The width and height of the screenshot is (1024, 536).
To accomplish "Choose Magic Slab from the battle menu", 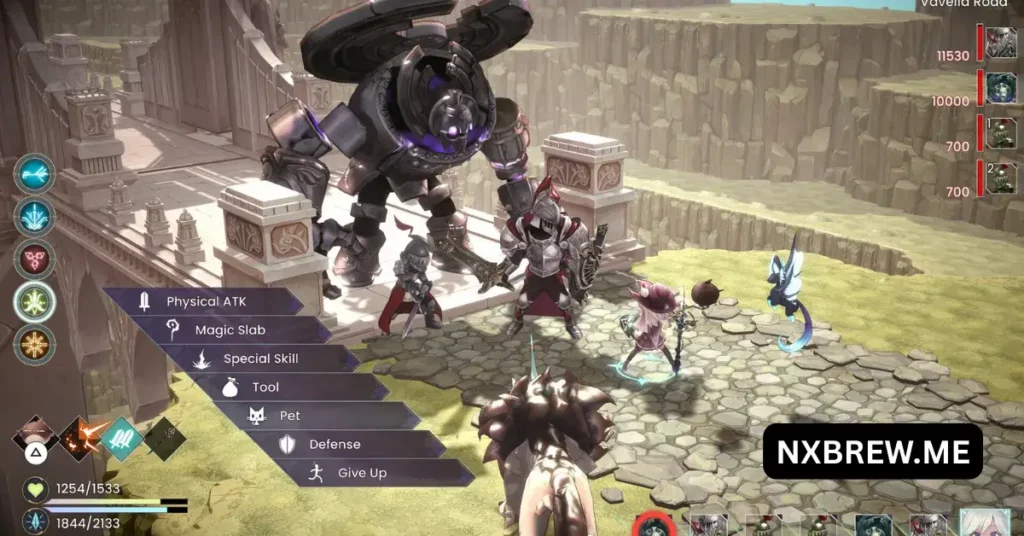I will 230,330.
